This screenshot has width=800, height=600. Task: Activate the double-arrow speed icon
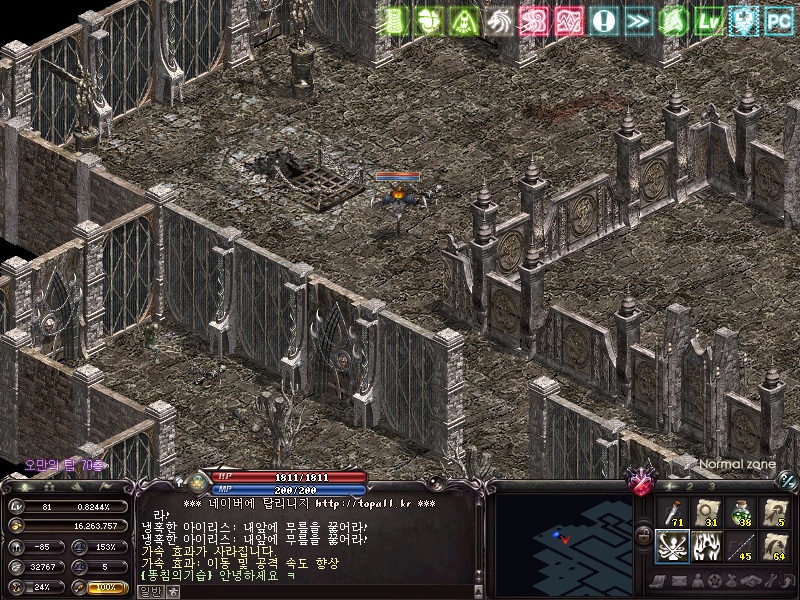tap(639, 20)
